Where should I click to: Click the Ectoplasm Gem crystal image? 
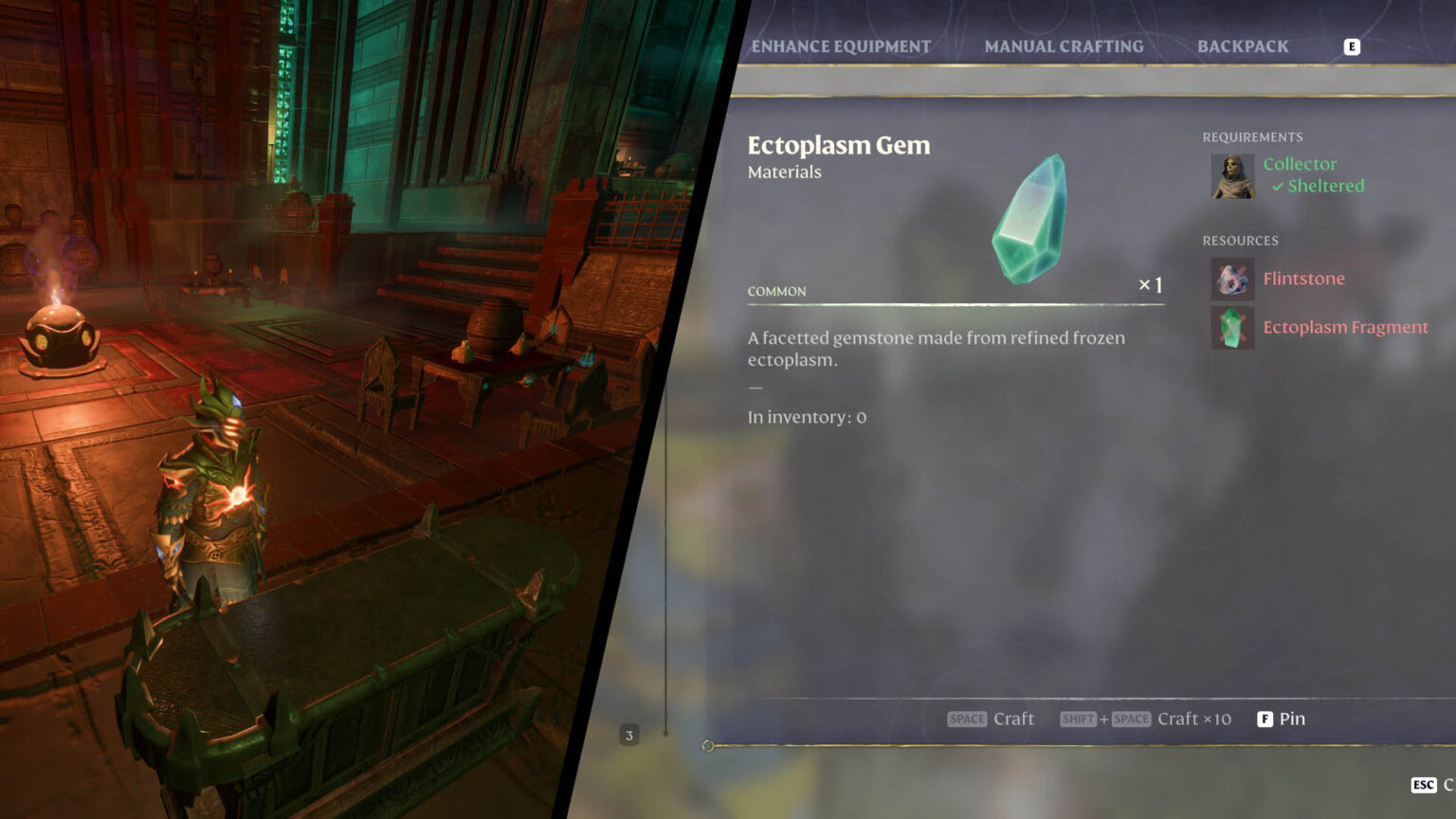coord(1033,216)
